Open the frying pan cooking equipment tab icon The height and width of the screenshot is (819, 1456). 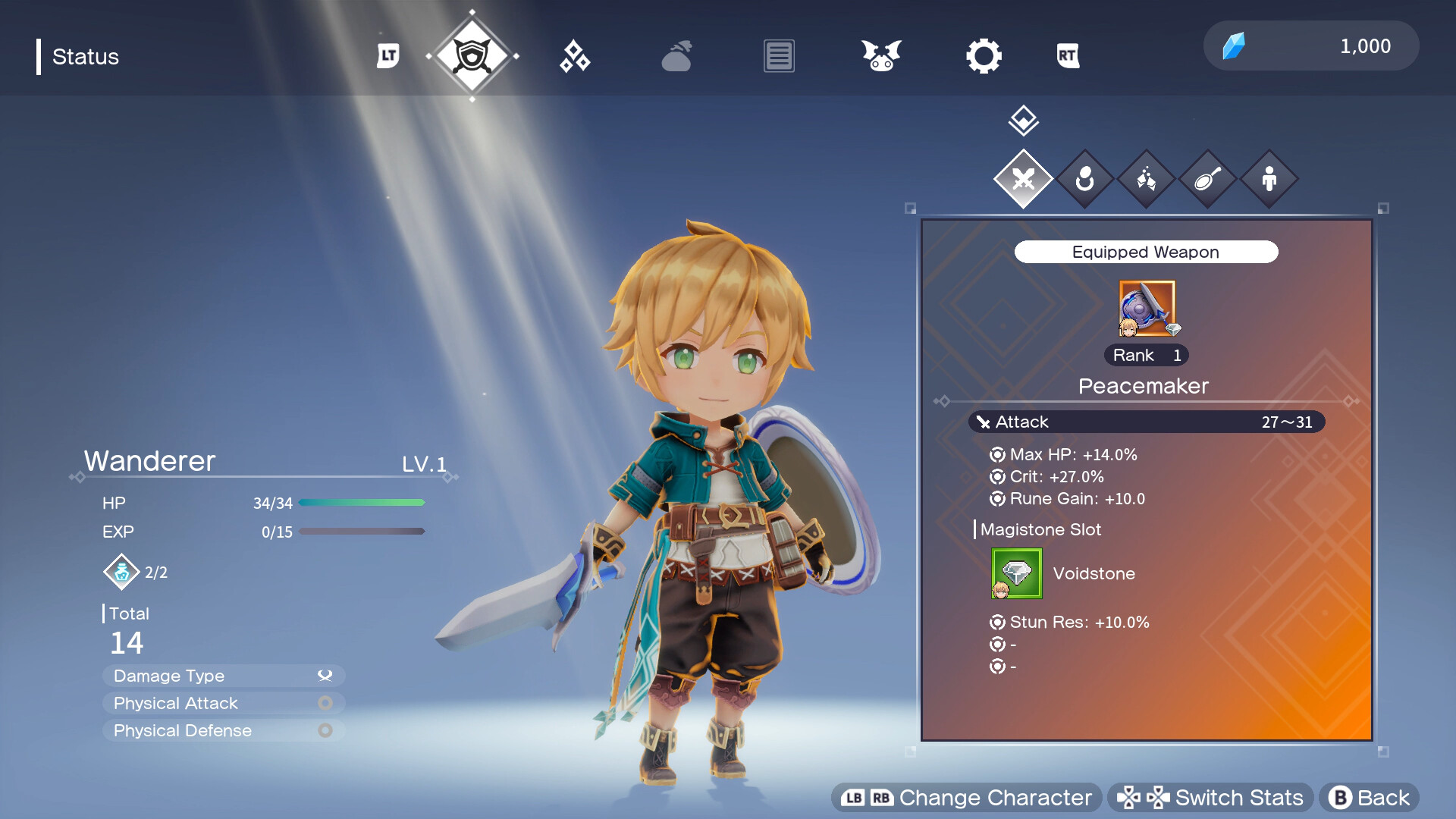(1207, 179)
